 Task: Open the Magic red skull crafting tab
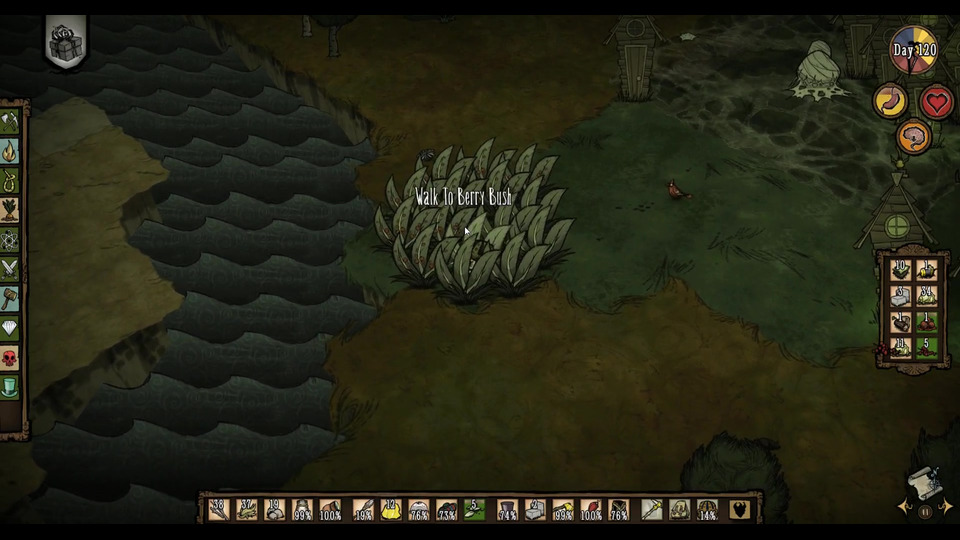(9, 357)
